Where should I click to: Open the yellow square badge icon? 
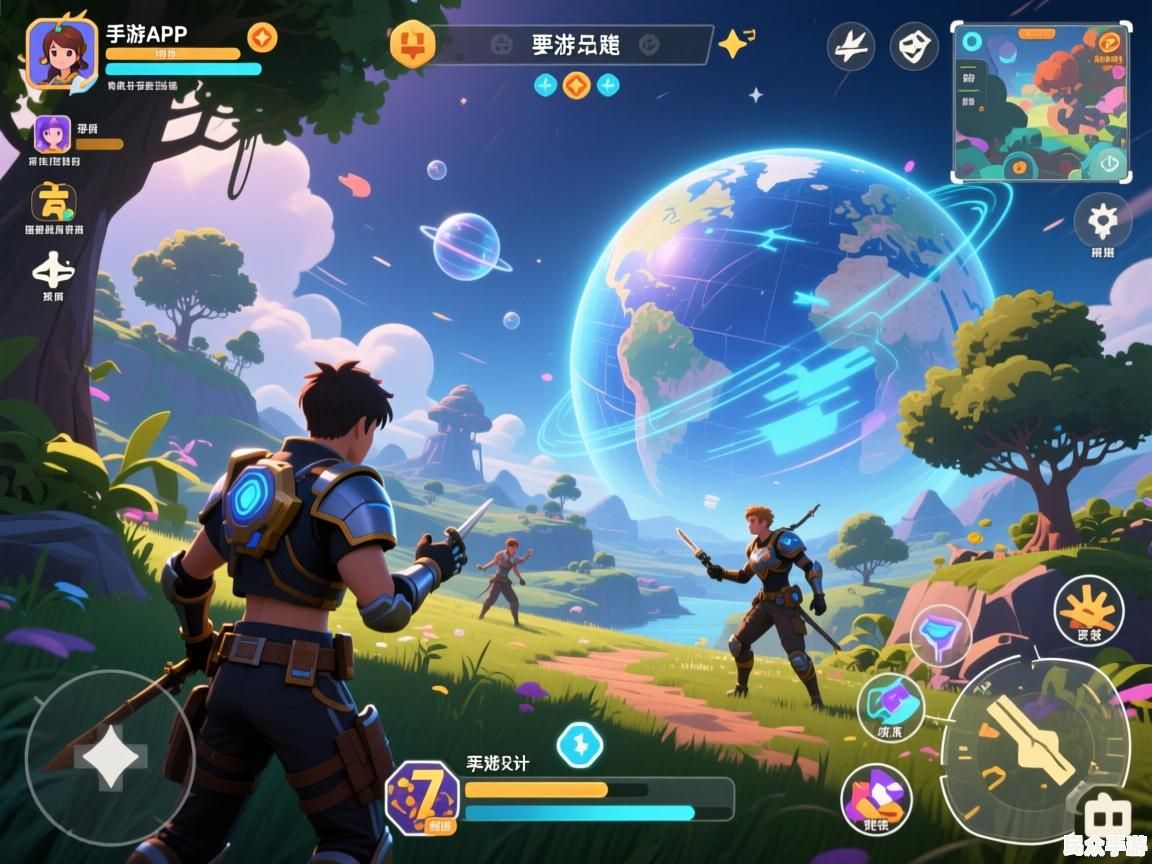[x=53, y=202]
